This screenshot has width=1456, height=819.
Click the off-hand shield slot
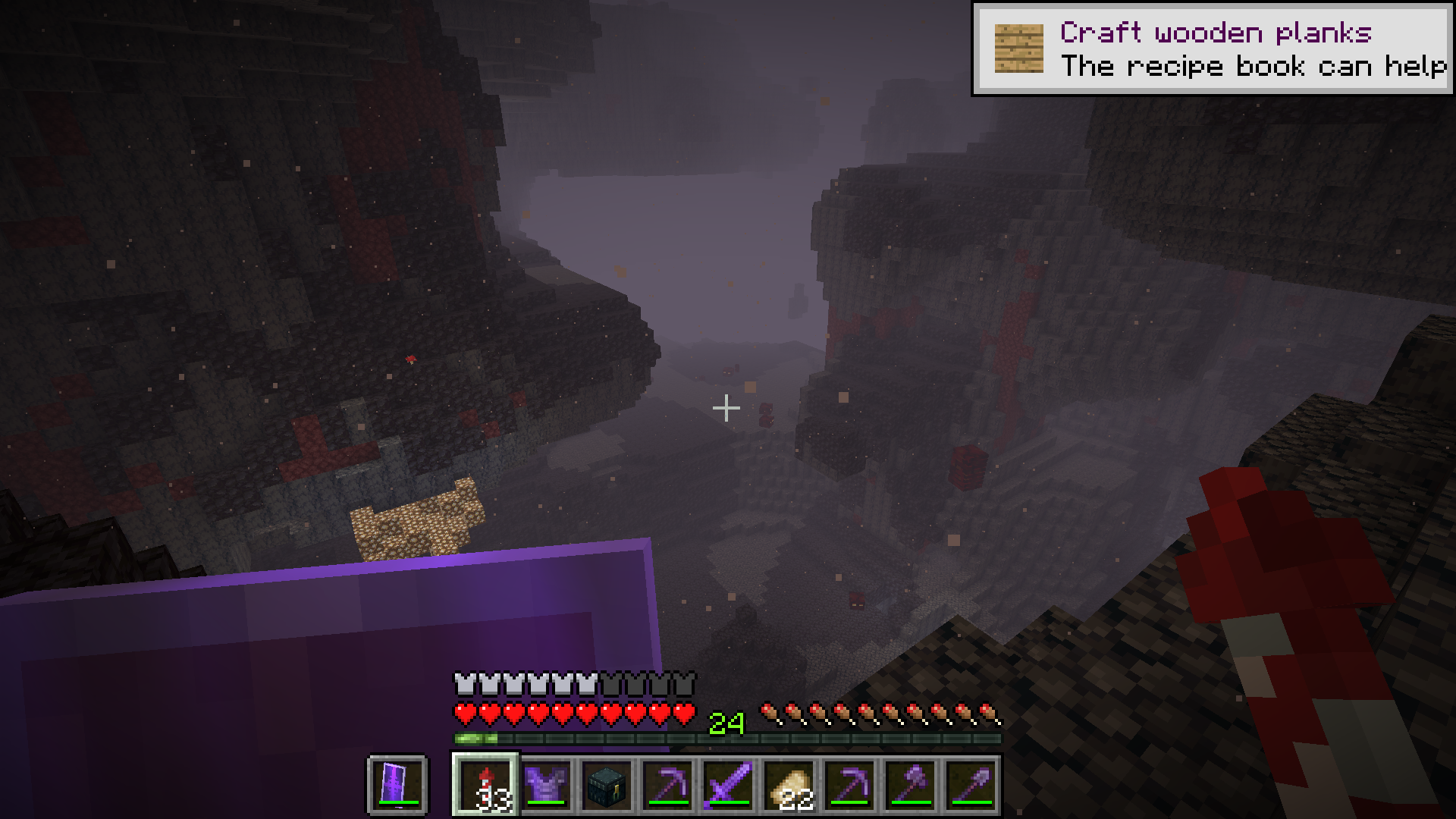tap(397, 784)
